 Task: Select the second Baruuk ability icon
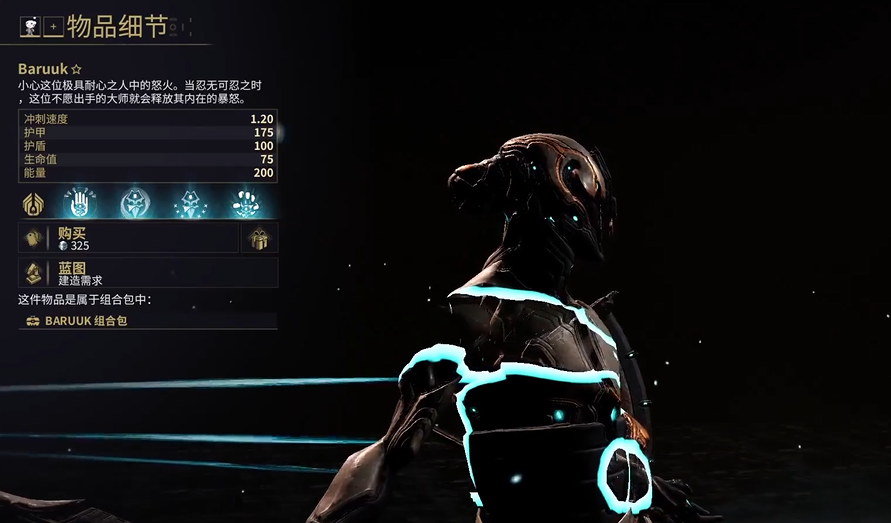tap(134, 203)
